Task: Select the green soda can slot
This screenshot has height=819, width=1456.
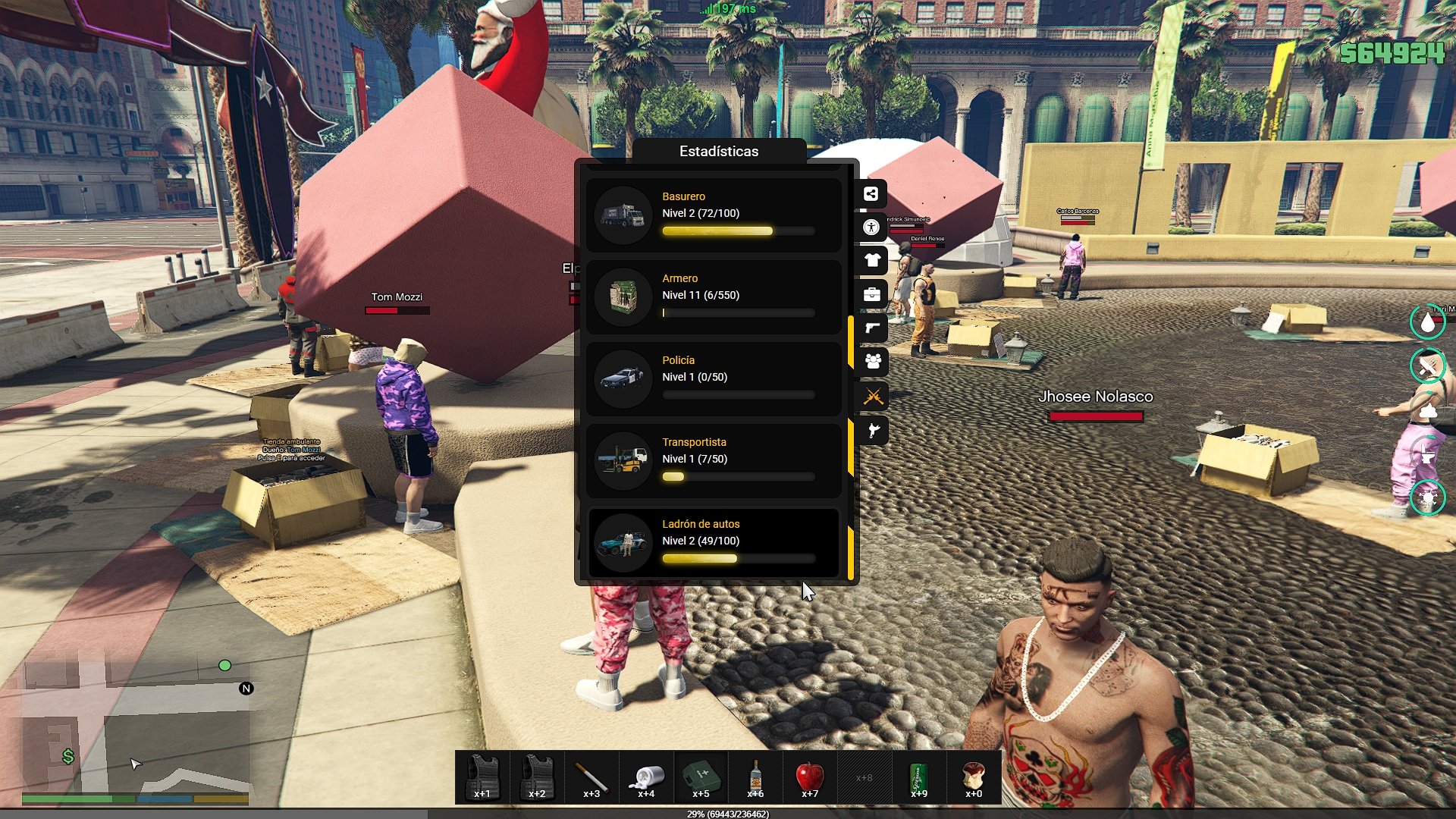Action: 919,777
